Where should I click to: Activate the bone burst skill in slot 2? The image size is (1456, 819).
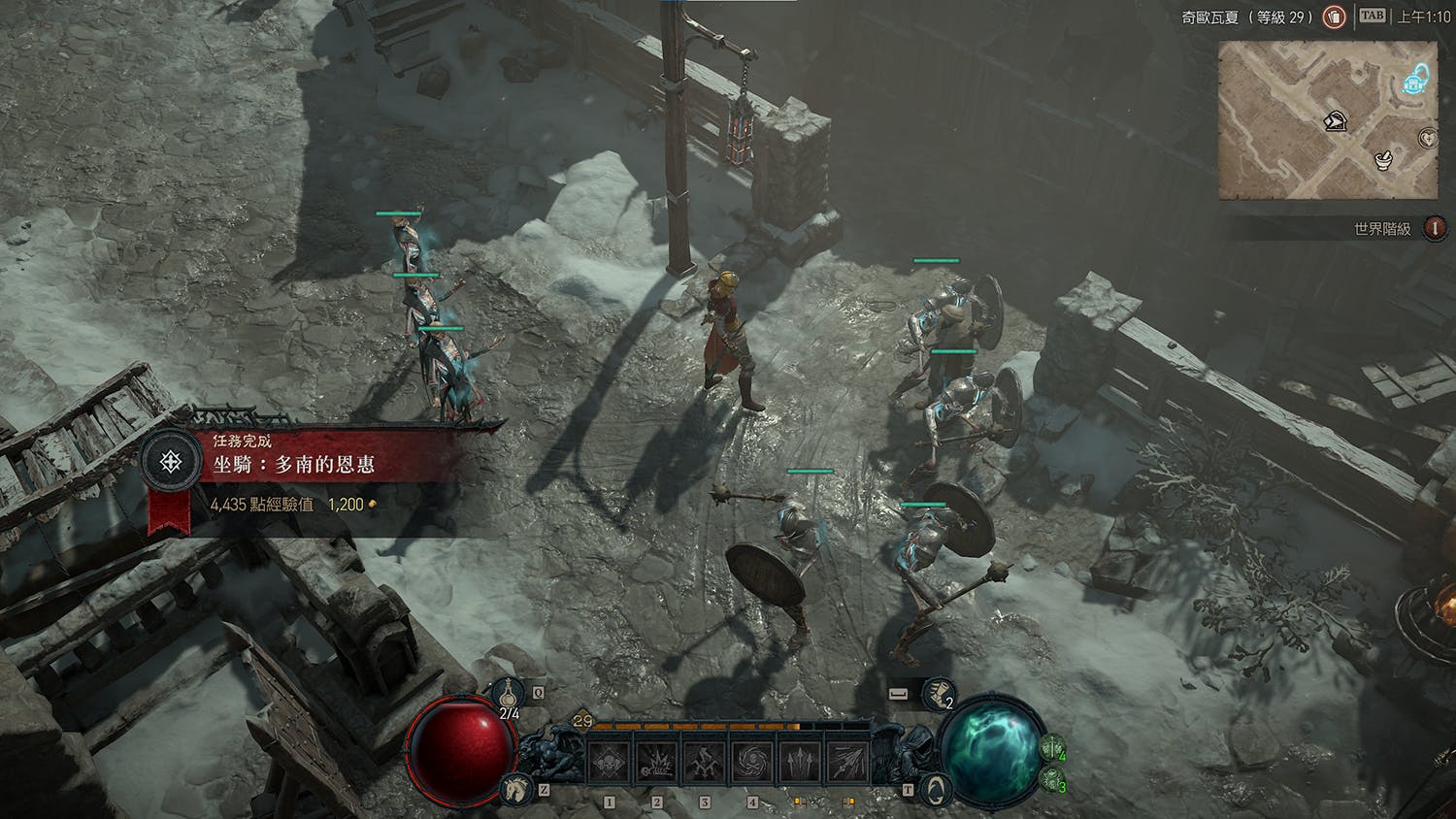coord(656,762)
